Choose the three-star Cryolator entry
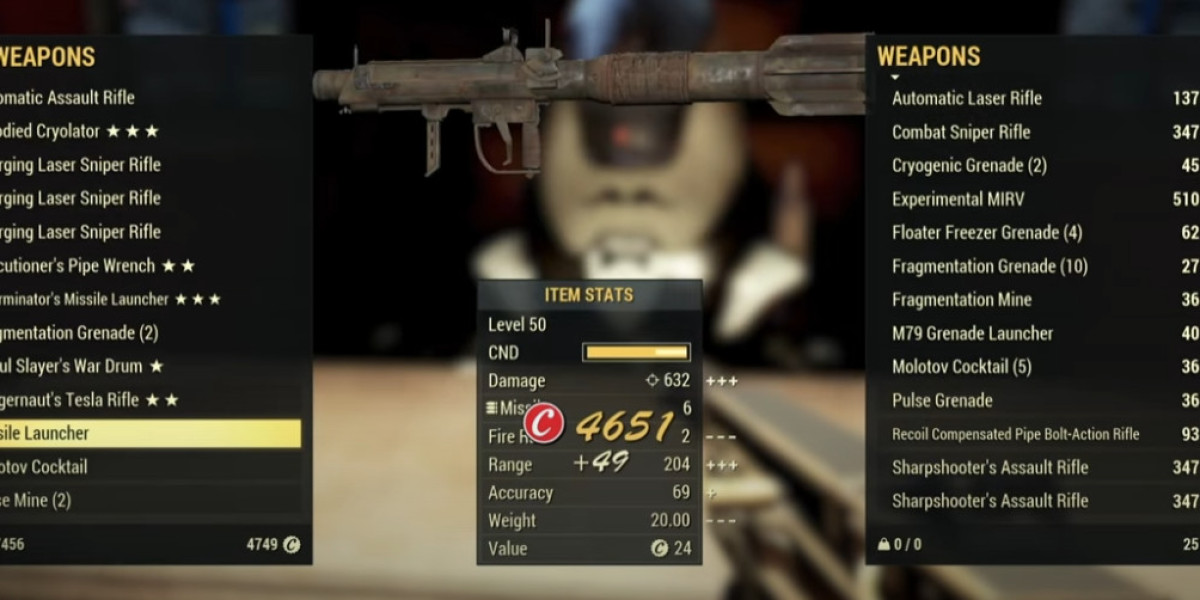Screen dimensions: 1200x600 coord(80,131)
